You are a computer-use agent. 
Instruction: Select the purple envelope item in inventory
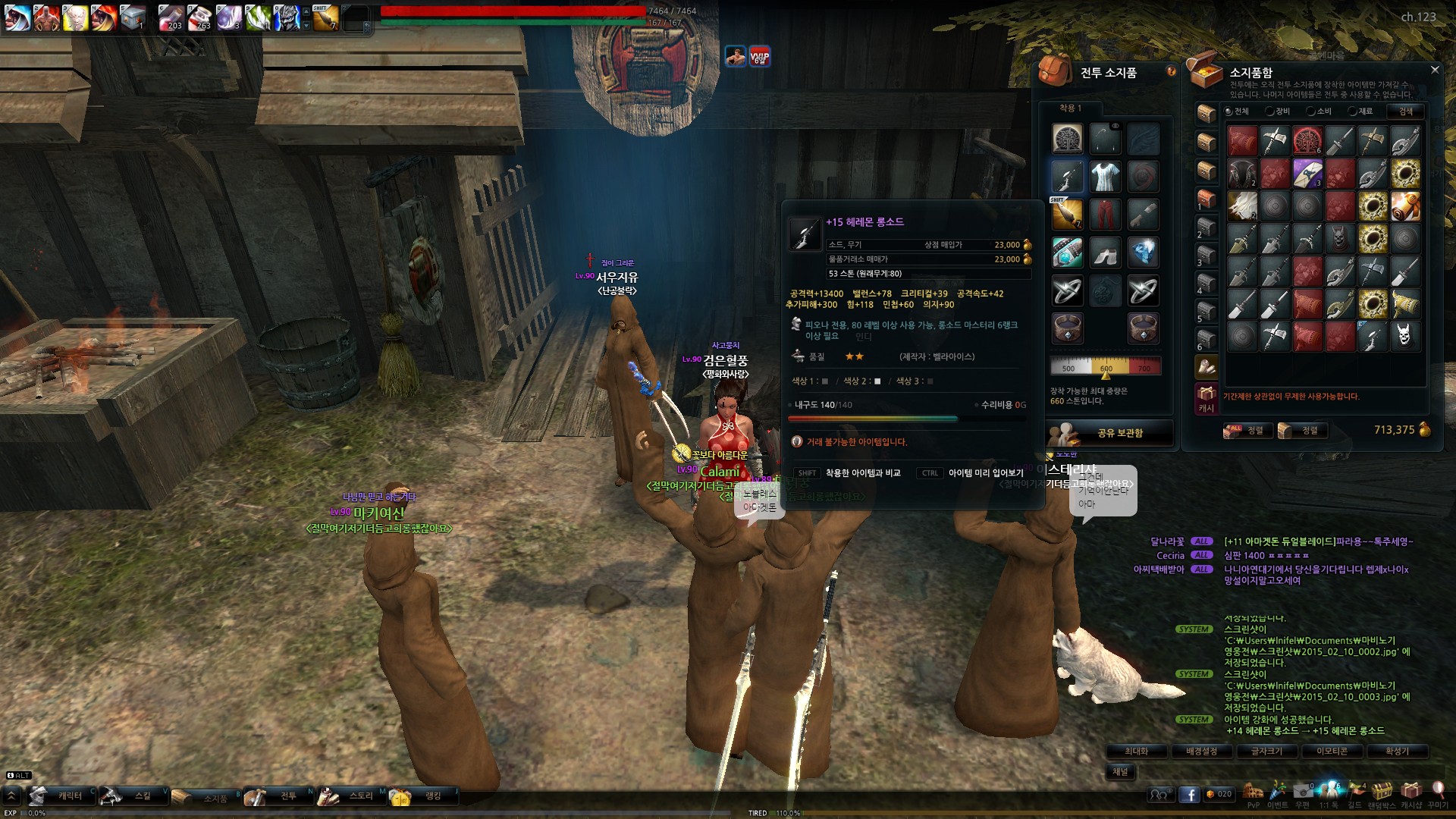[x=1307, y=174]
